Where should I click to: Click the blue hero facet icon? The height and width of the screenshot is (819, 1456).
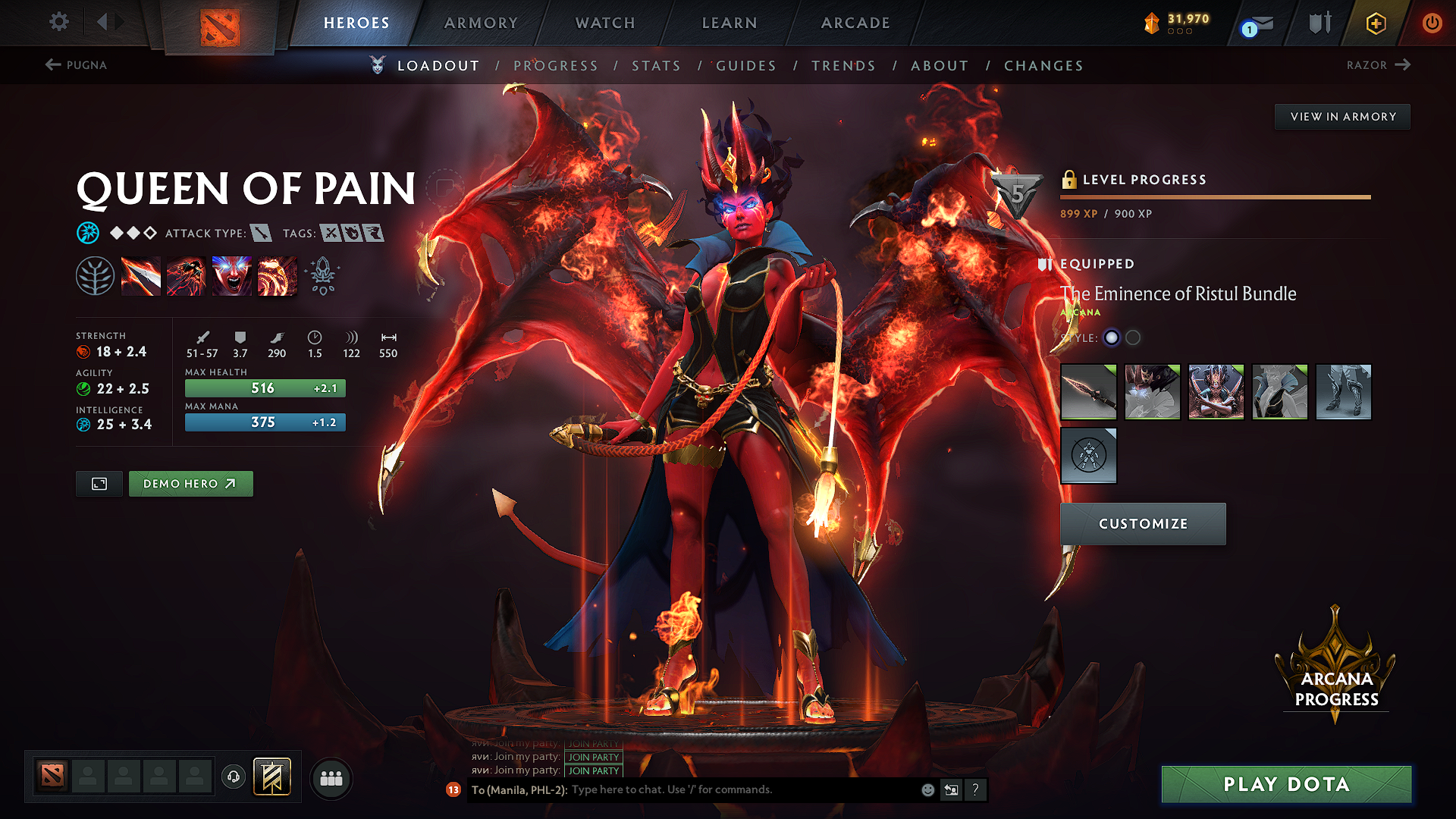pyautogui.click(x=89, y=233)
